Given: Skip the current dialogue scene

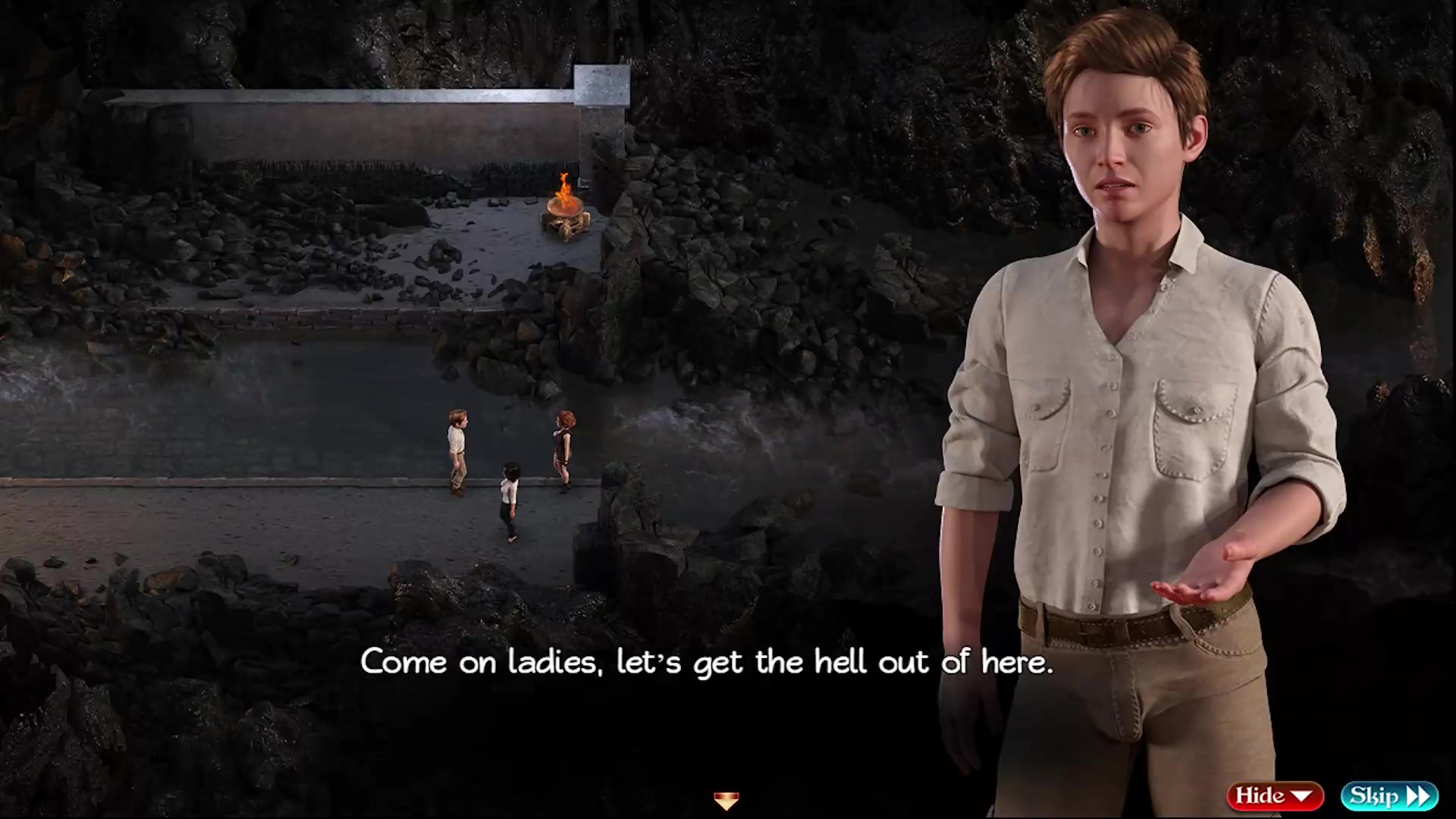Looking at the screenshot, I should 1389,795.
